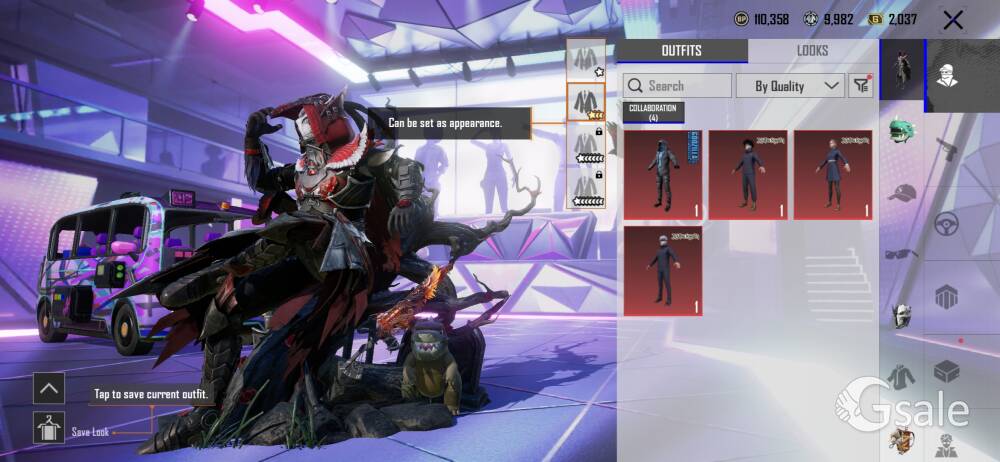Expand the up-arrow panel button

(x=49, y=388)
